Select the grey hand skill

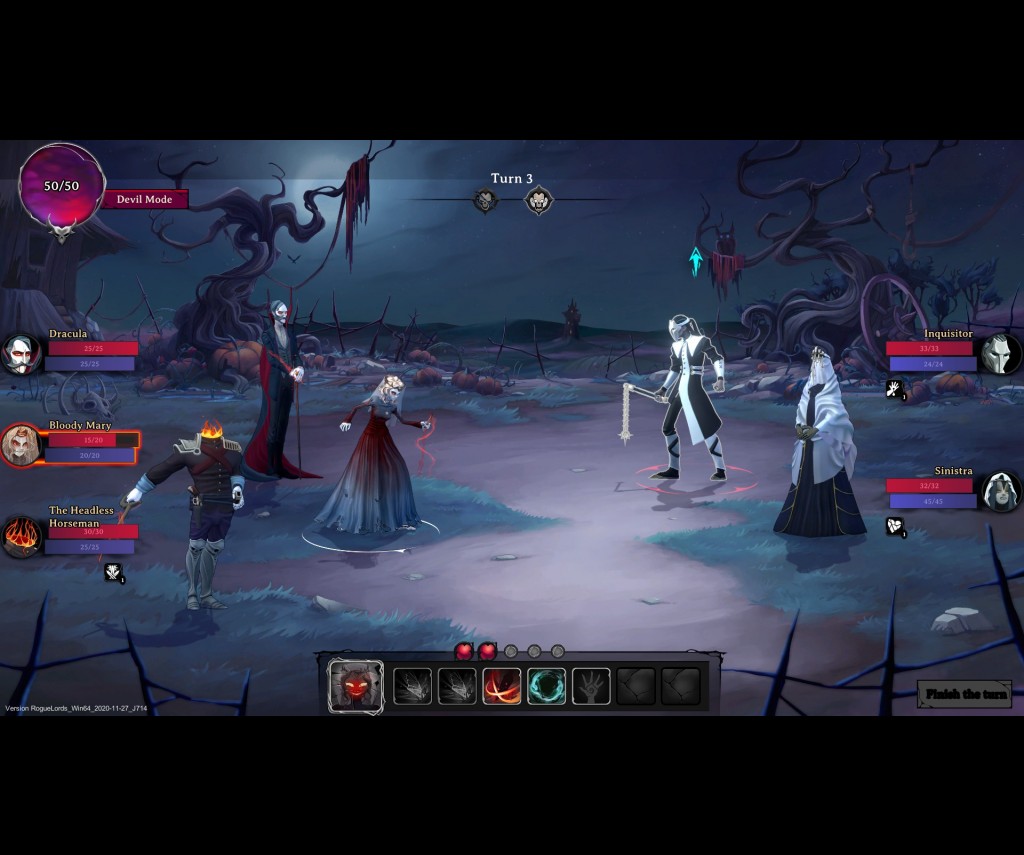pos(591,686)
